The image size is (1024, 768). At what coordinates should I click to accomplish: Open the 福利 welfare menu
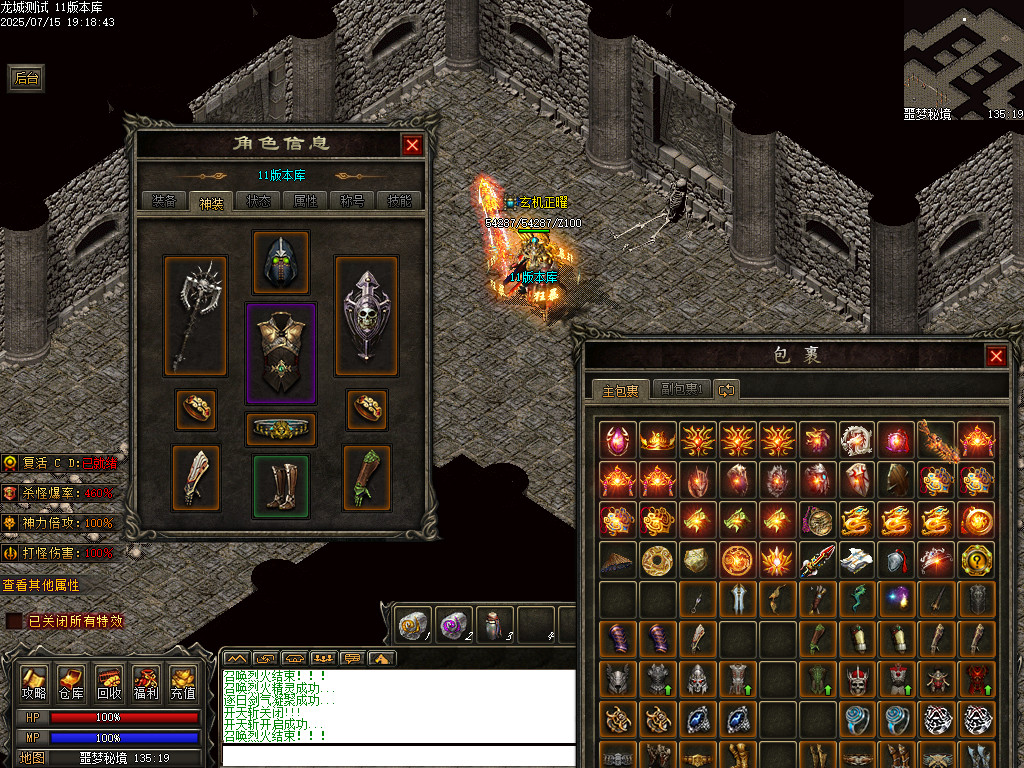146,683
